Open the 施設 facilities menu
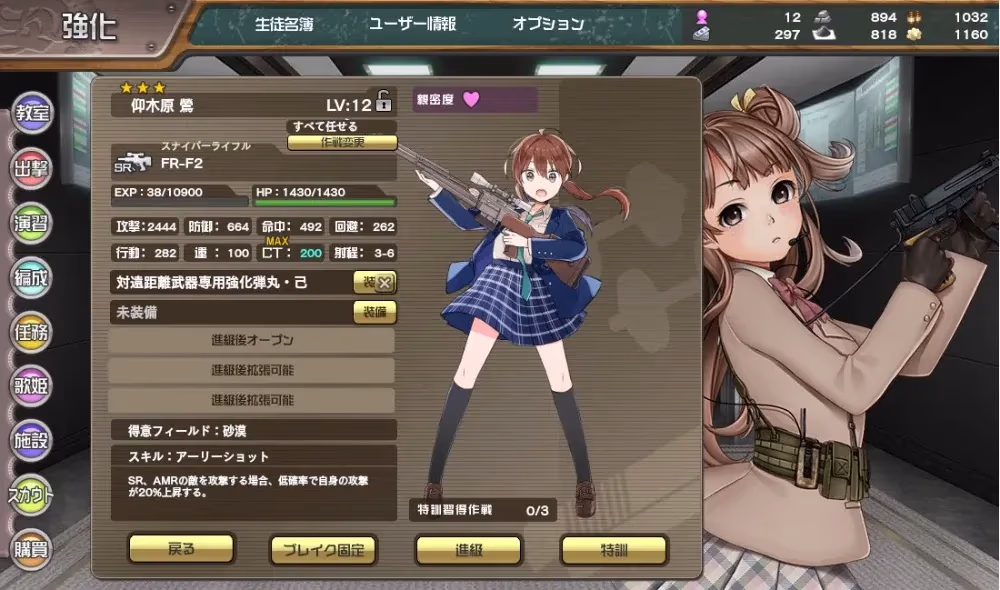 click(31, 440)
